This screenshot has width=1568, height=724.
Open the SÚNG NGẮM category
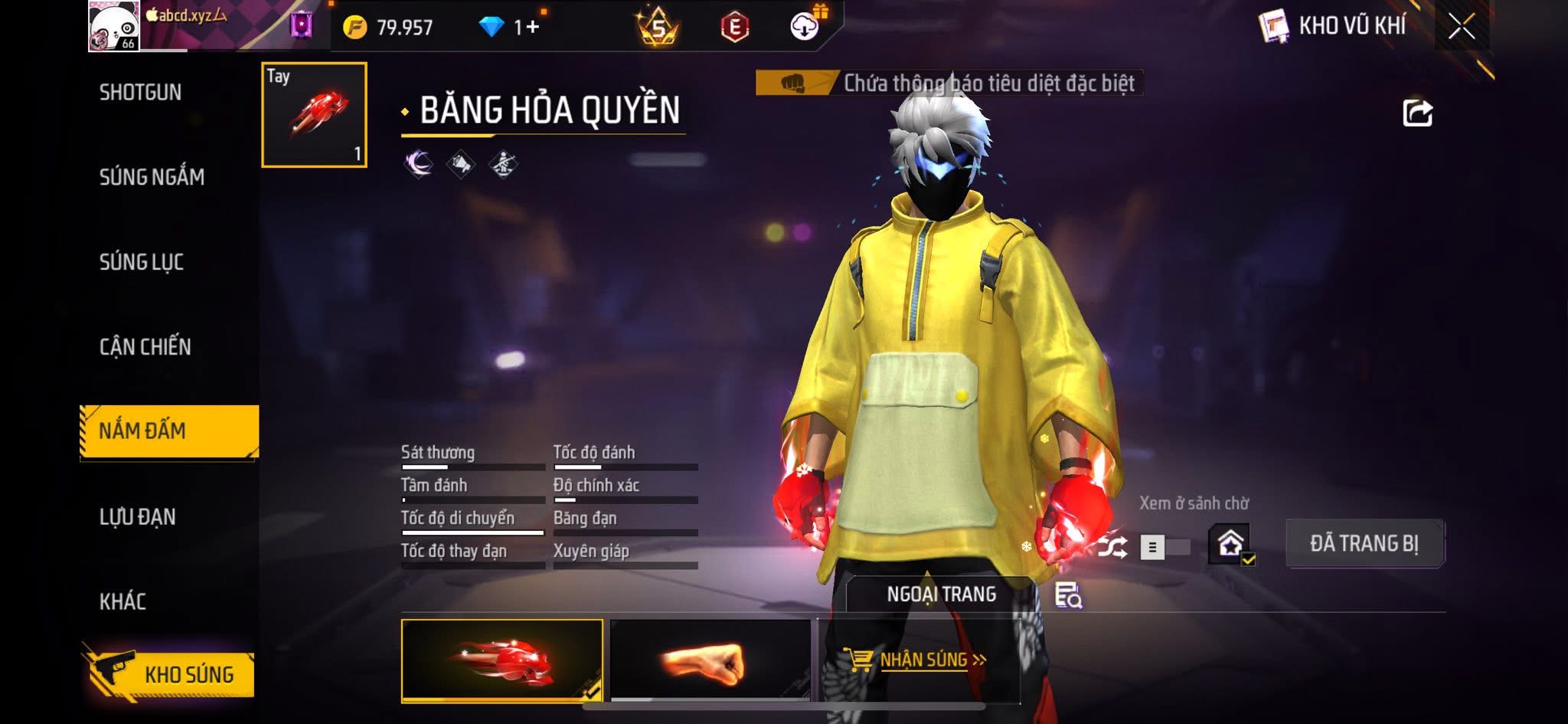(152, 177)
